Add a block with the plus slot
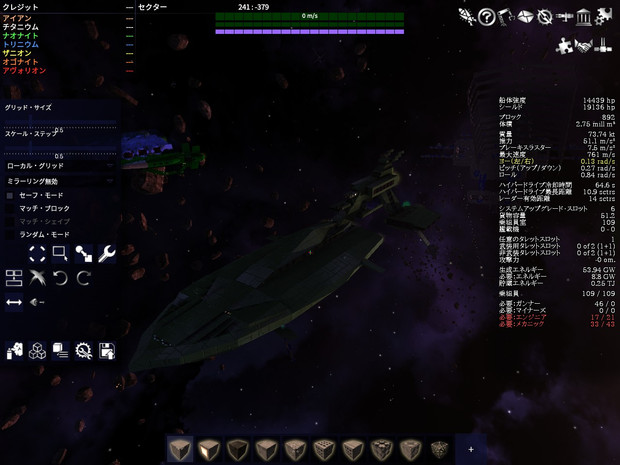This screenshot has width=620, height=465. click(x=471, y=450)
